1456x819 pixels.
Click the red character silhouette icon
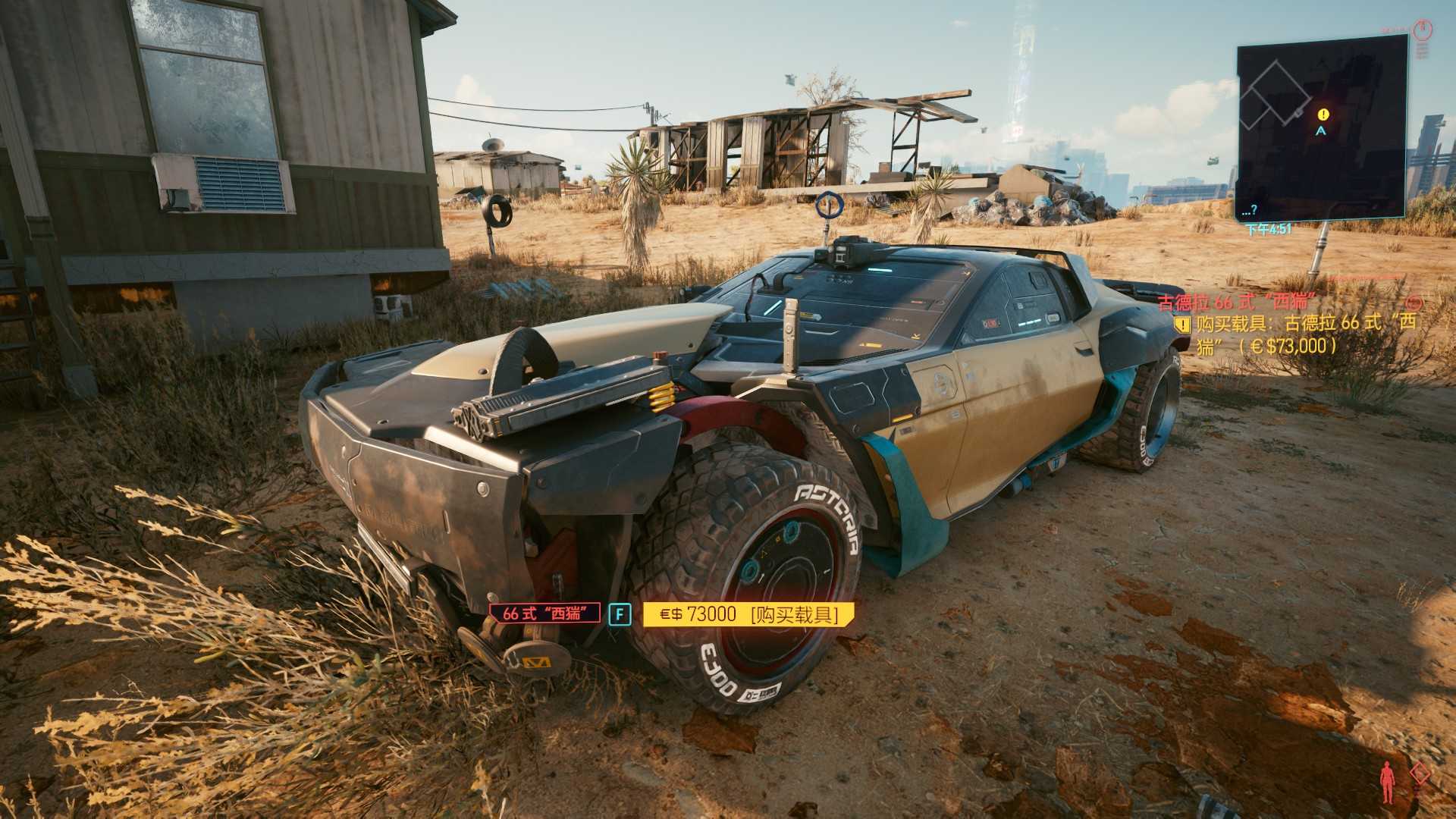tap(1387, 782)
